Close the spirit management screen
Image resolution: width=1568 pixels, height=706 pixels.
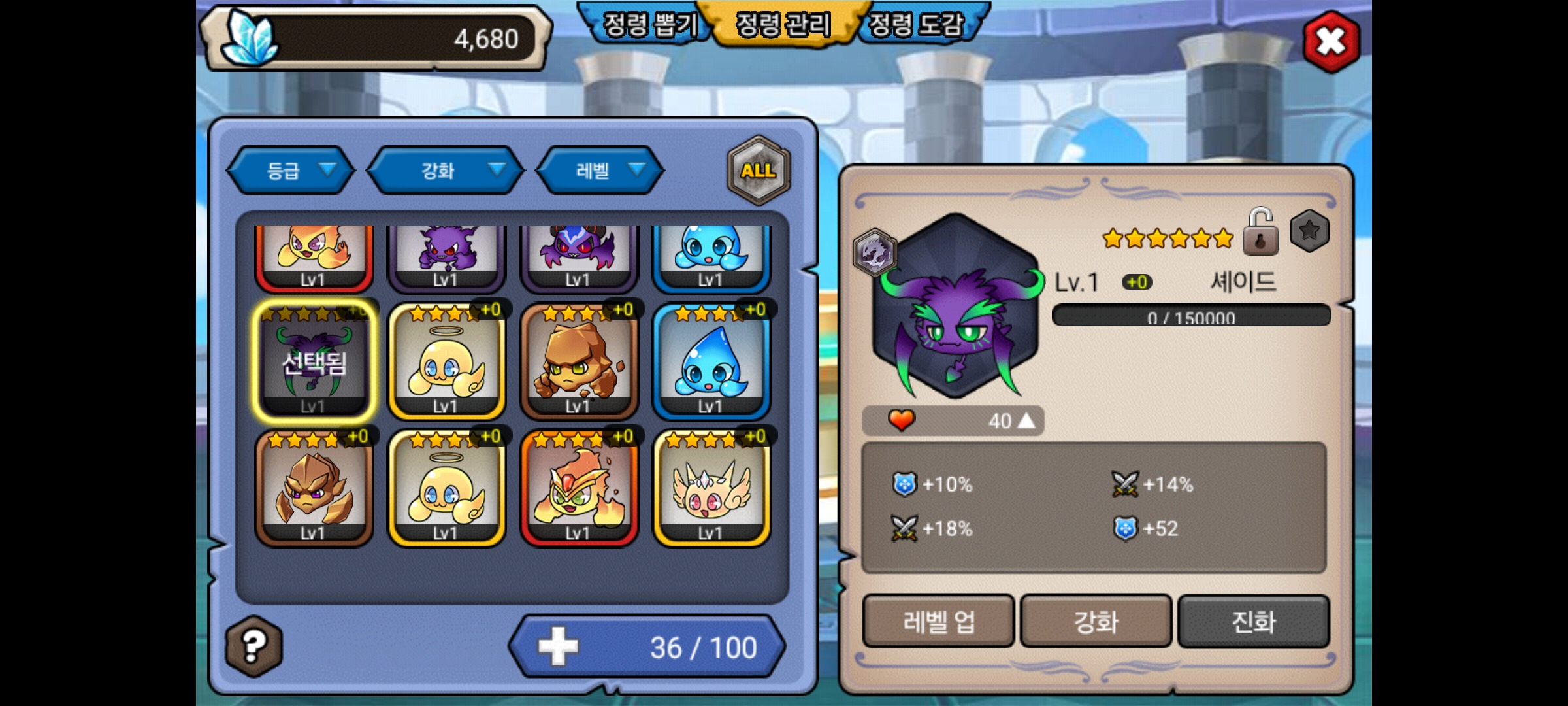click(x=1331, y=42)
